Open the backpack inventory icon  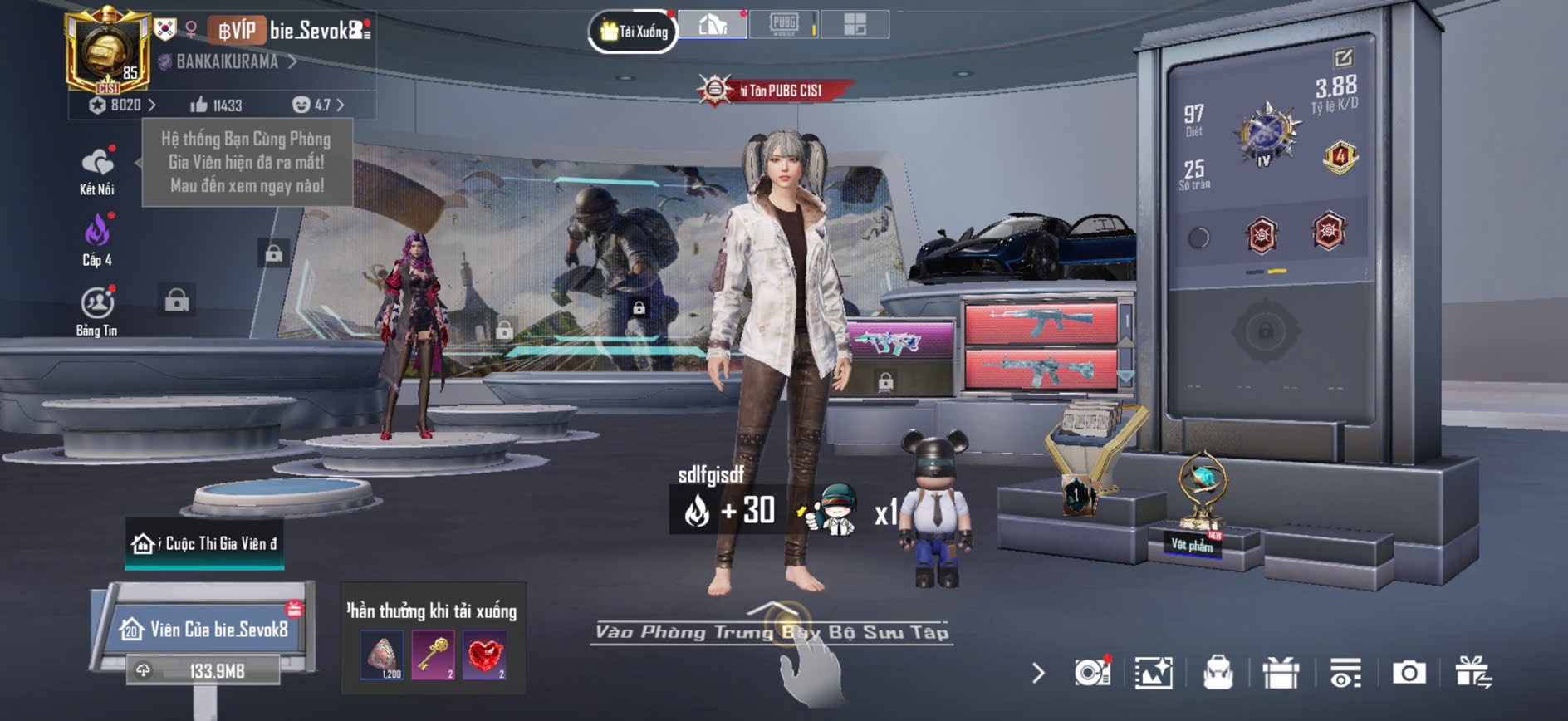[x=1218, y=673]
